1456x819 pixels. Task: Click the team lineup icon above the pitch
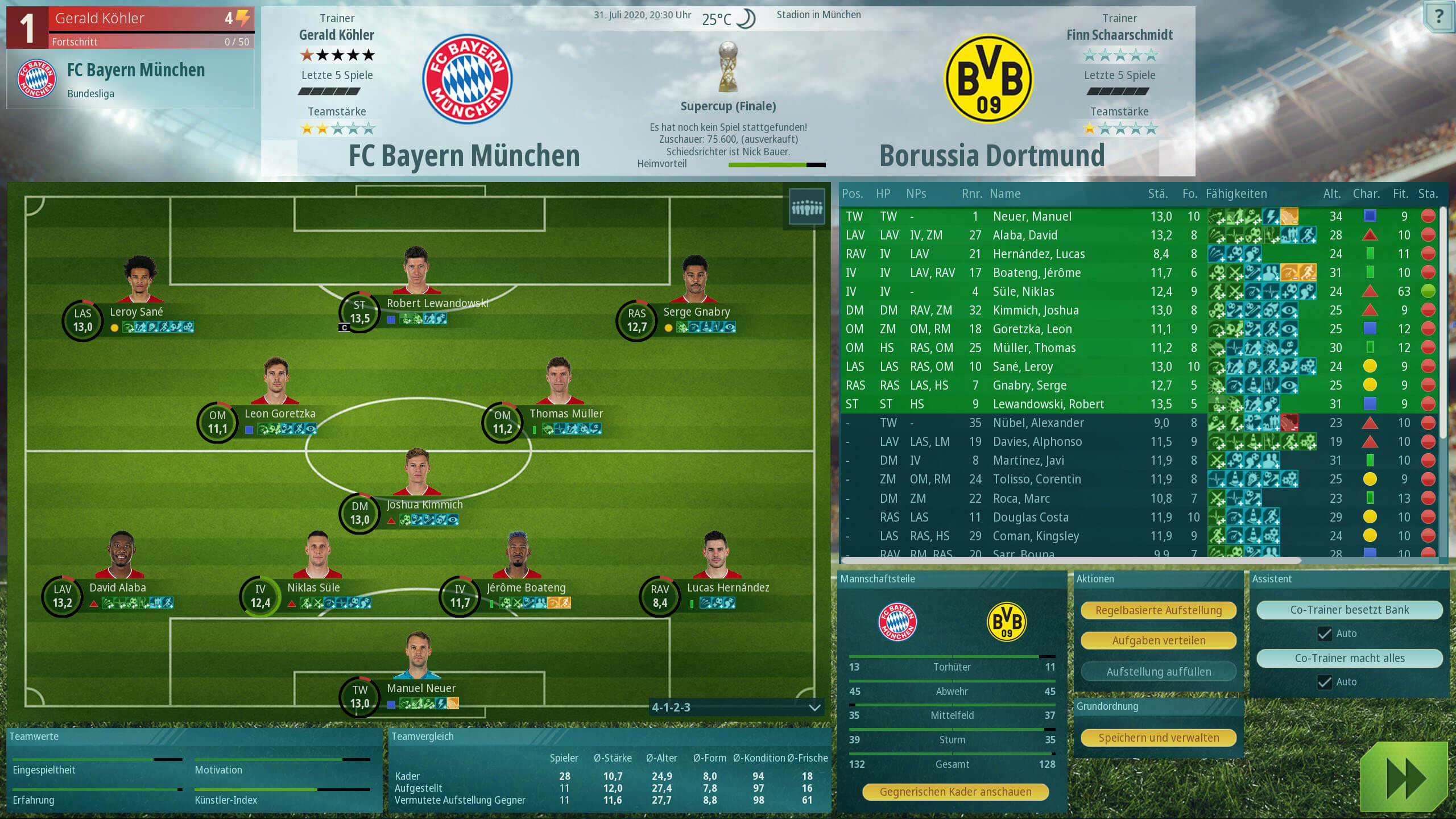point(806,208)
